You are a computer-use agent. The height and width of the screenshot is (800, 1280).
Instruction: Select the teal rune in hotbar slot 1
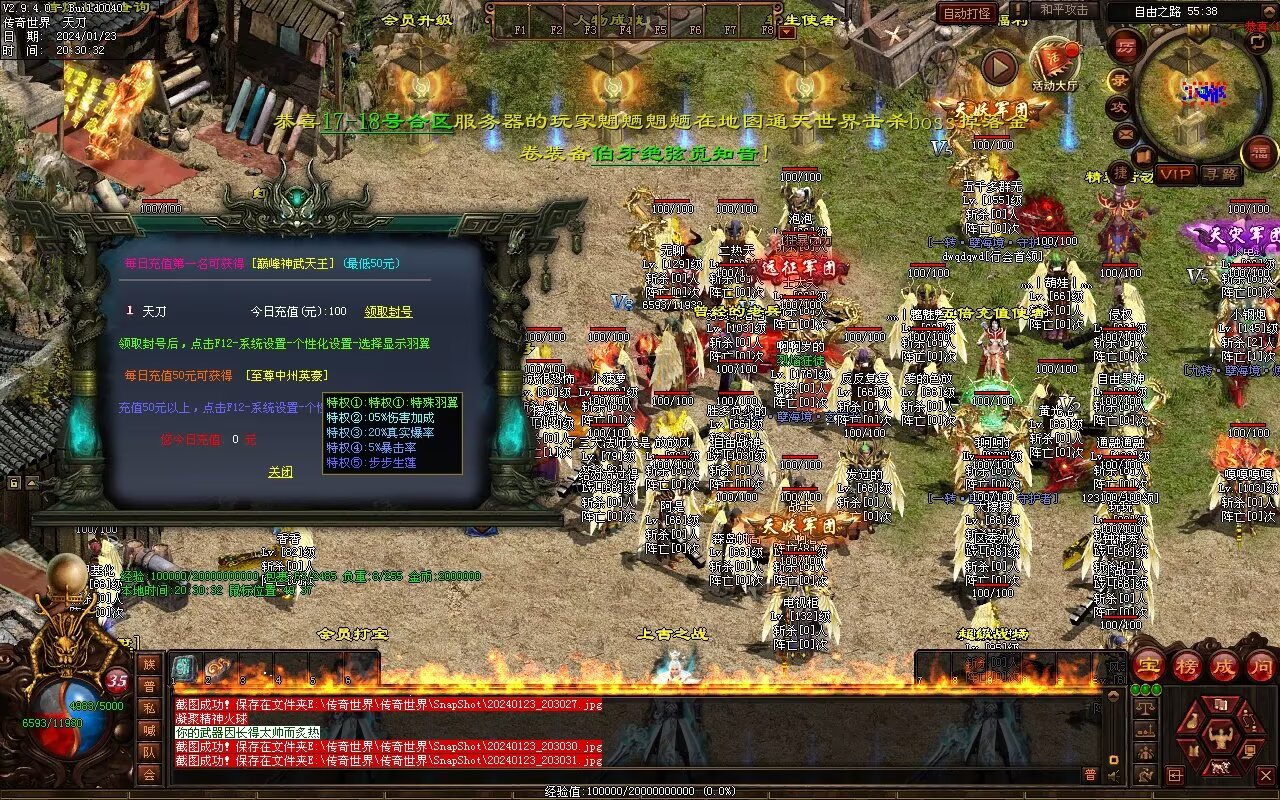coord(185,669)
